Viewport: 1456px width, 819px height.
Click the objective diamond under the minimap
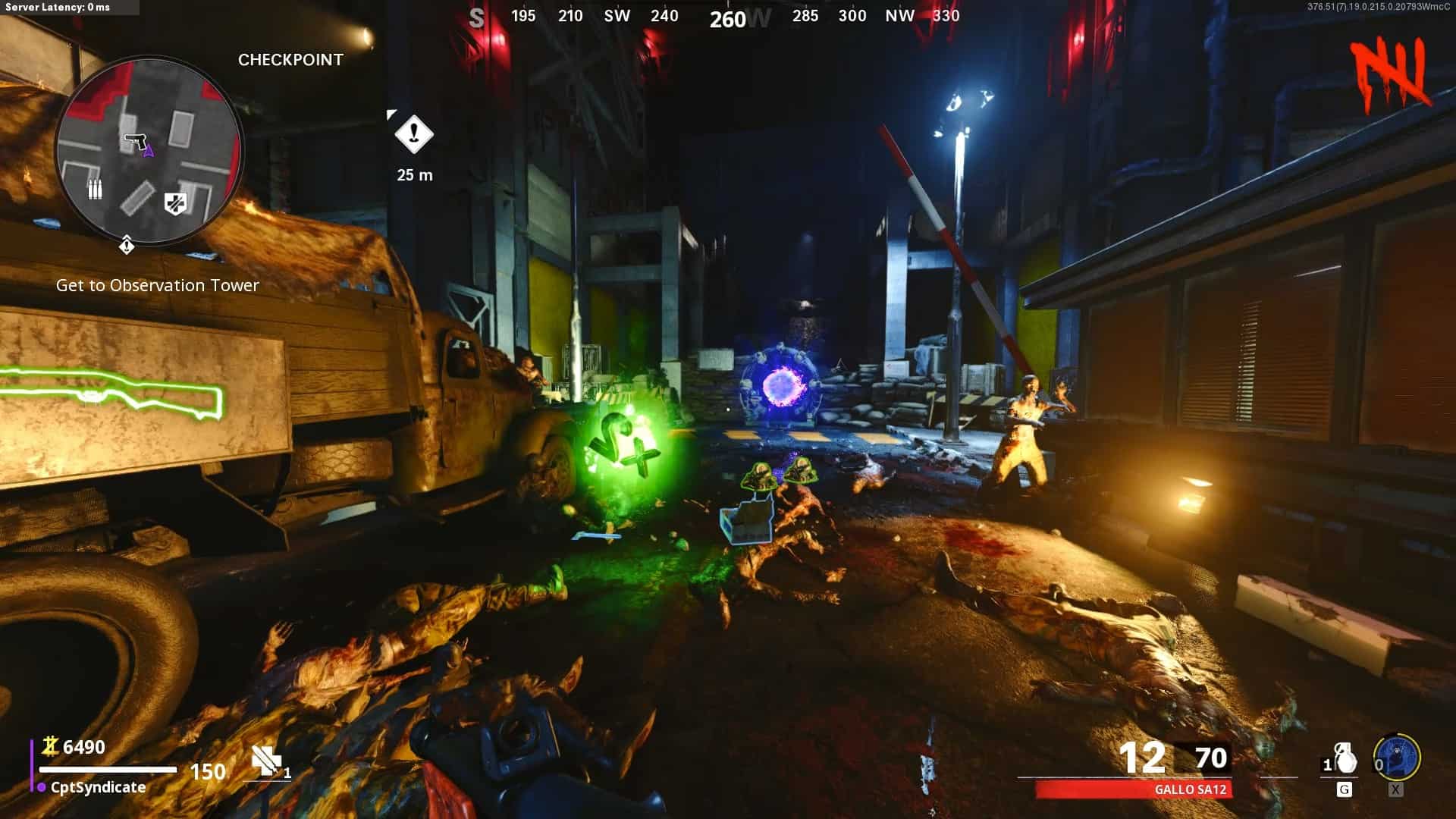tap(127, 246)
